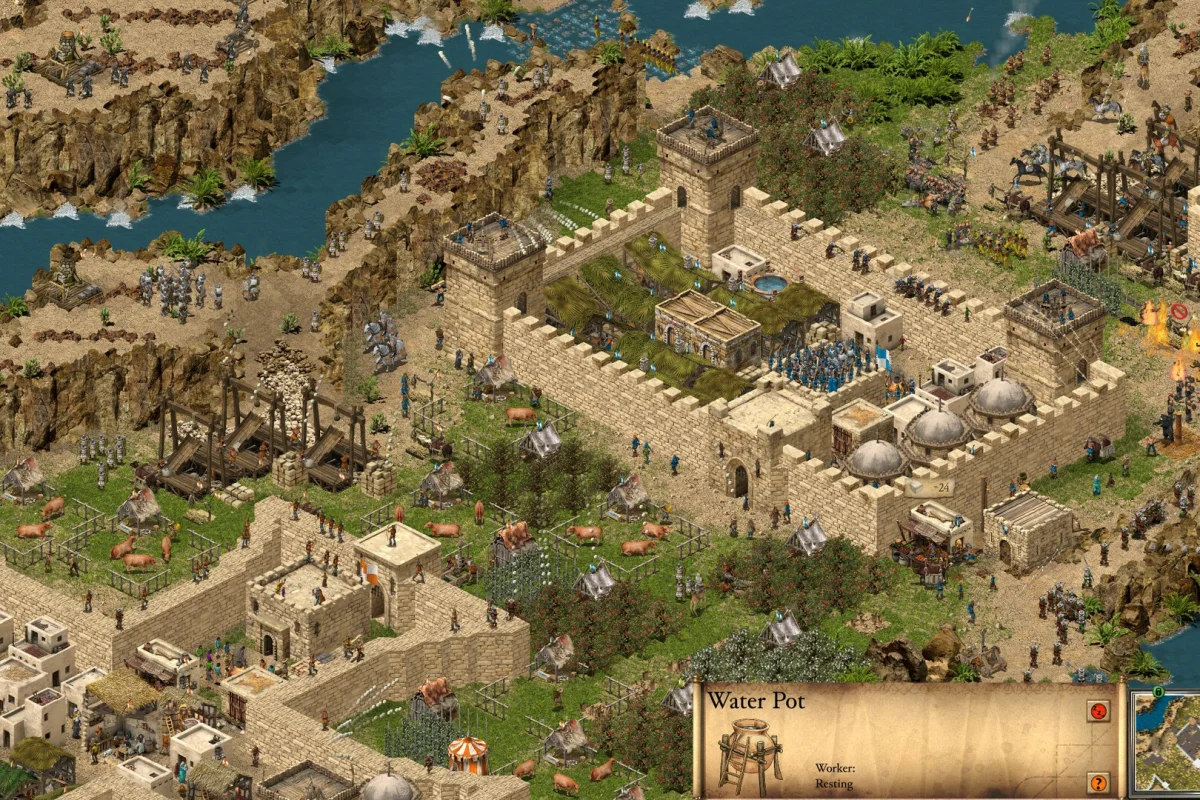Toggle the sleep button on Water Pot panel
The height and width of the screenshot is (800, 1200).
coord(1097,711)
